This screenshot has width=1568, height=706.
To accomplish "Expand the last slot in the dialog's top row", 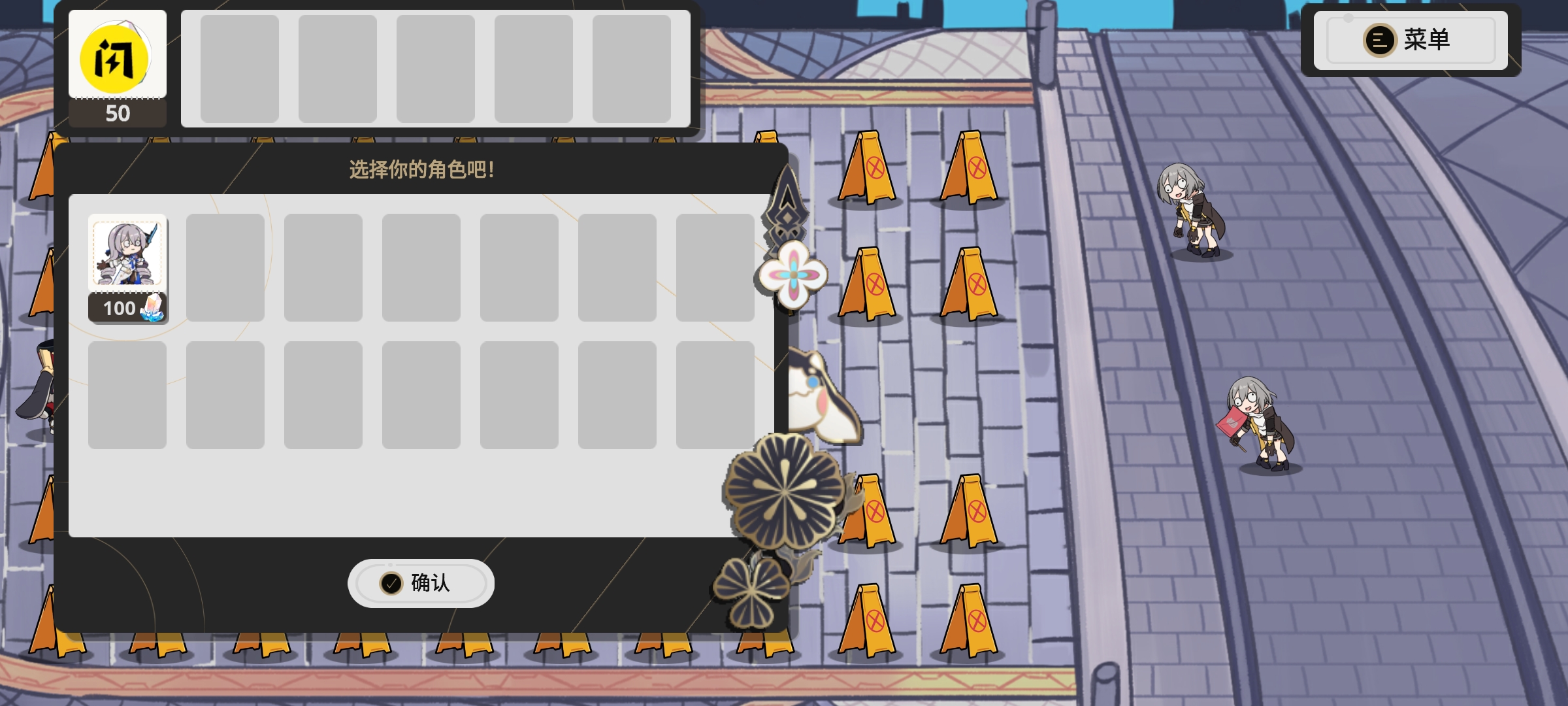I will [715, 268].
